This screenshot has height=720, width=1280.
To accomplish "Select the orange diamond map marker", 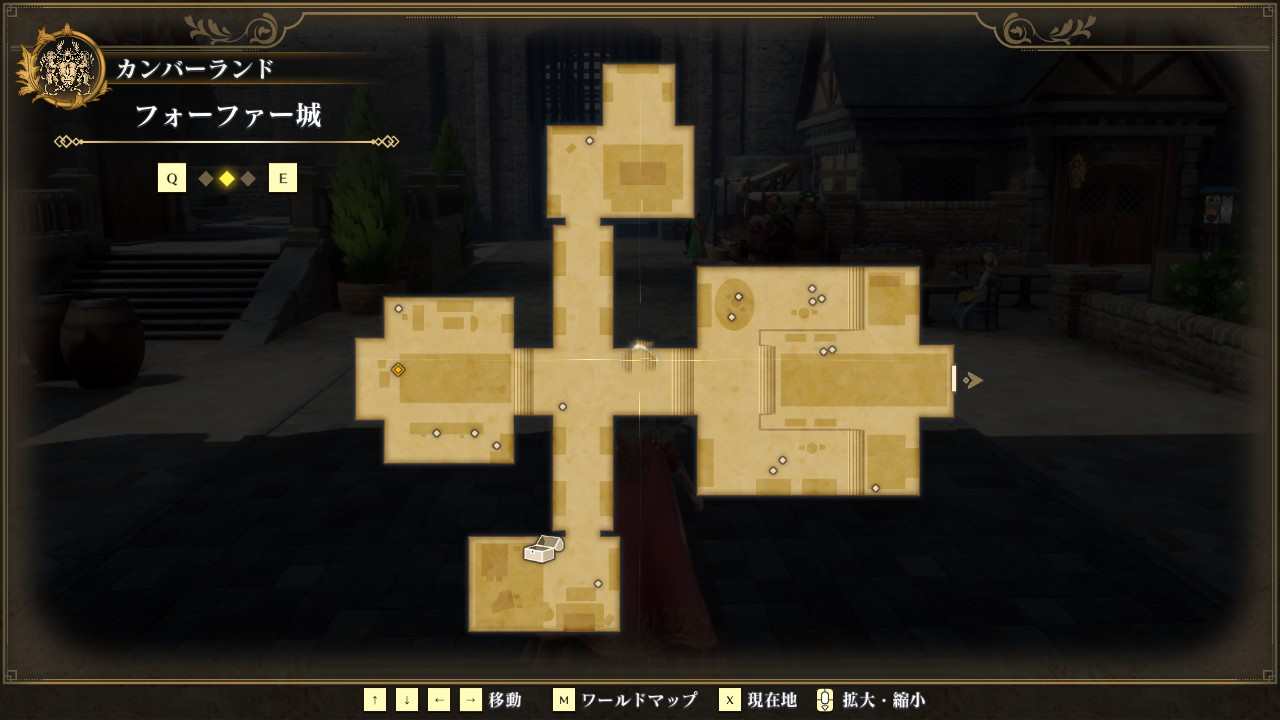I will (398, 370).
